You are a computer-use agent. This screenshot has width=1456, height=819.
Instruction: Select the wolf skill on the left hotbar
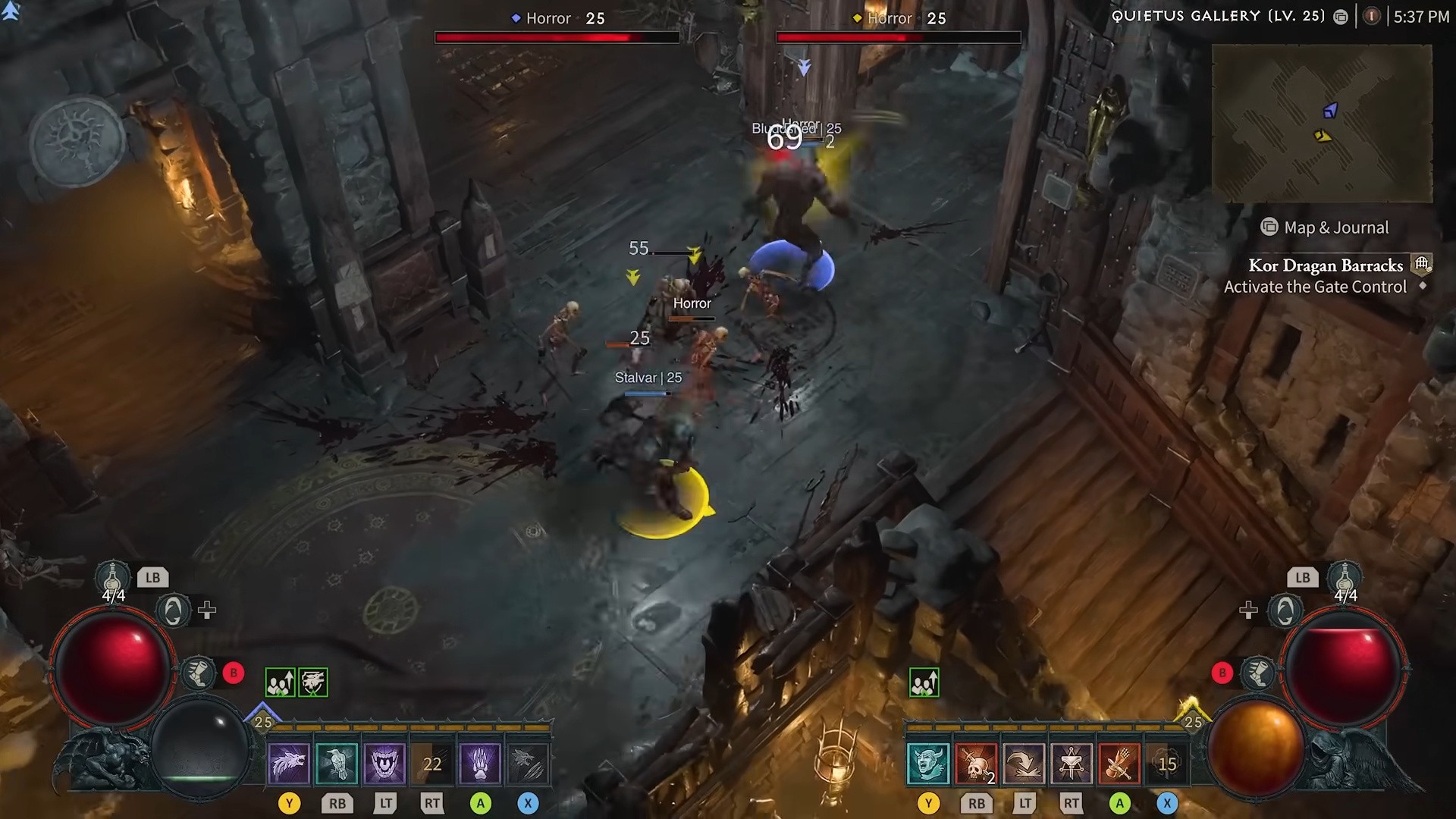tap(290, 764)
